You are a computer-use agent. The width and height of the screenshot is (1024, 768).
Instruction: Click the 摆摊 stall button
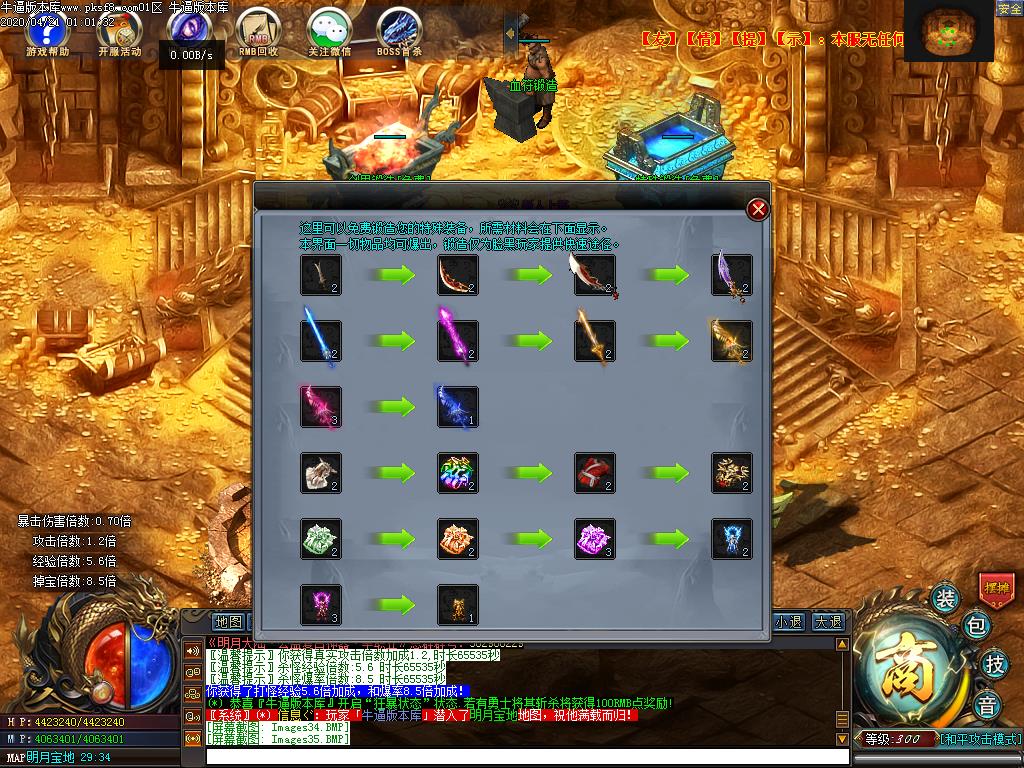pyautogui.click(x=996, y=587)
